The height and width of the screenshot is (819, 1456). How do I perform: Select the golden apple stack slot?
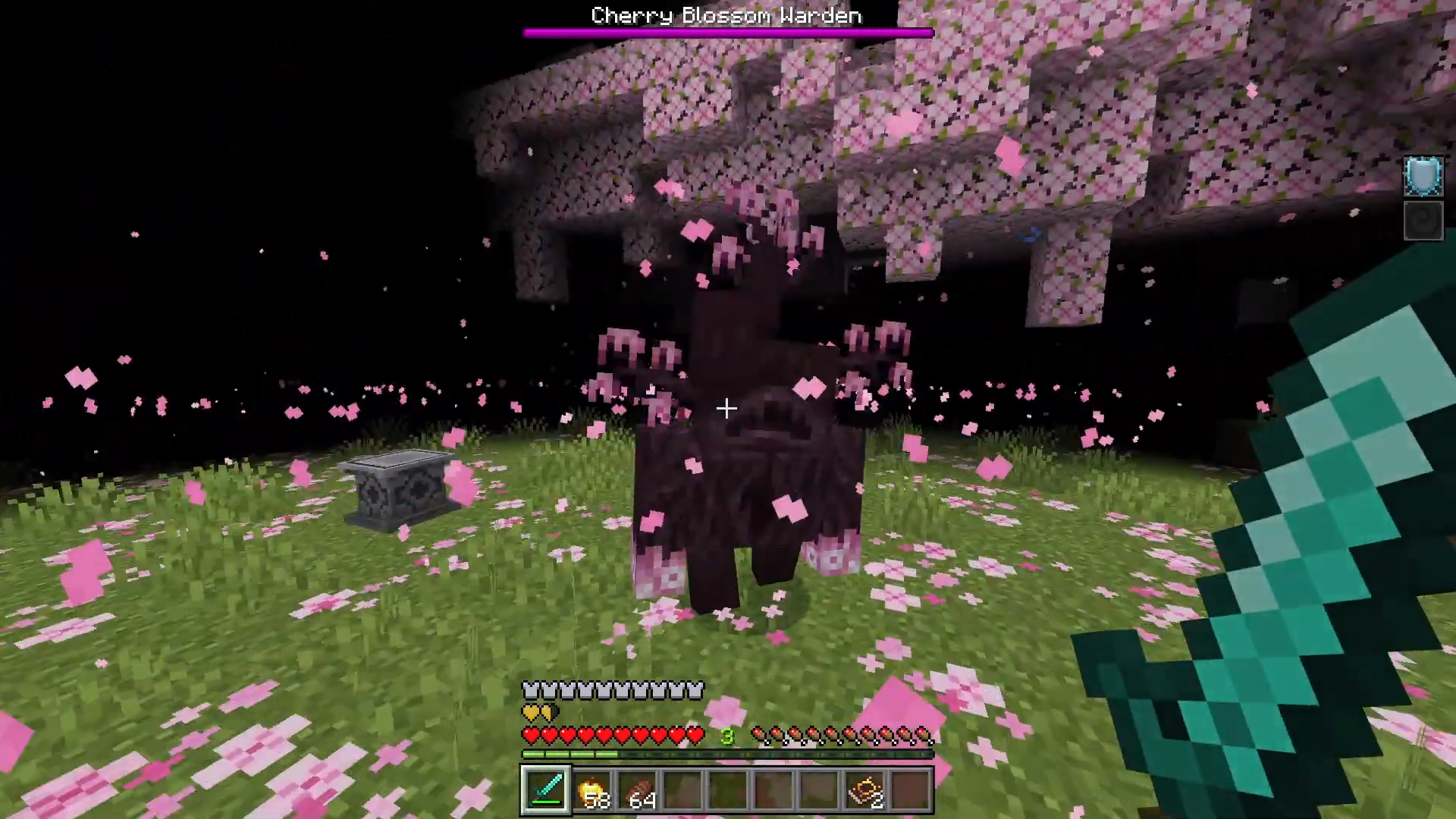pyautogui.click(x=591, y=789)
